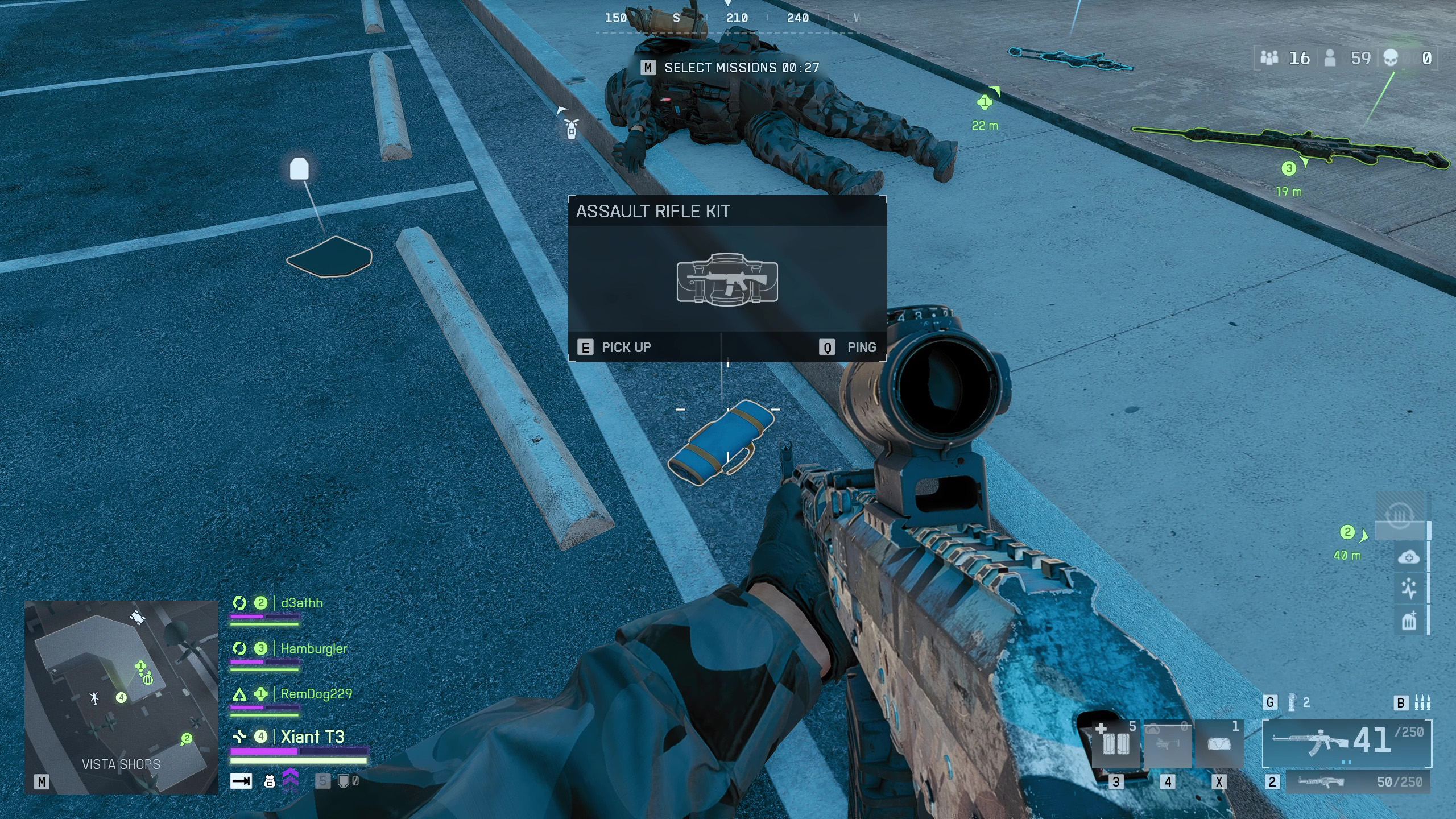
Task: Select squadmate RemDog229 in the squad list
Action: point(316,694)
